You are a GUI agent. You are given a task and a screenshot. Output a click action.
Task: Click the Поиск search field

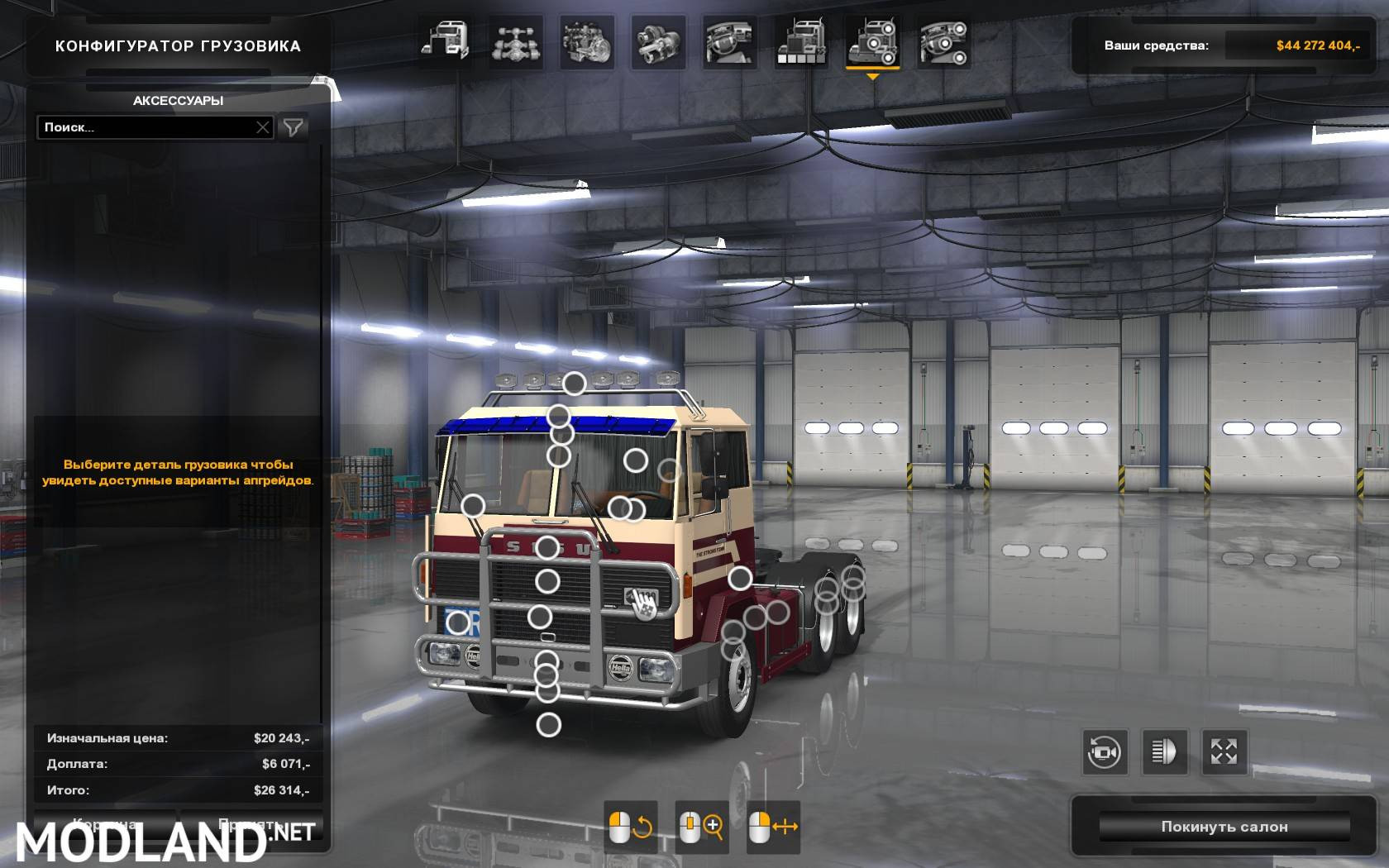145,127
